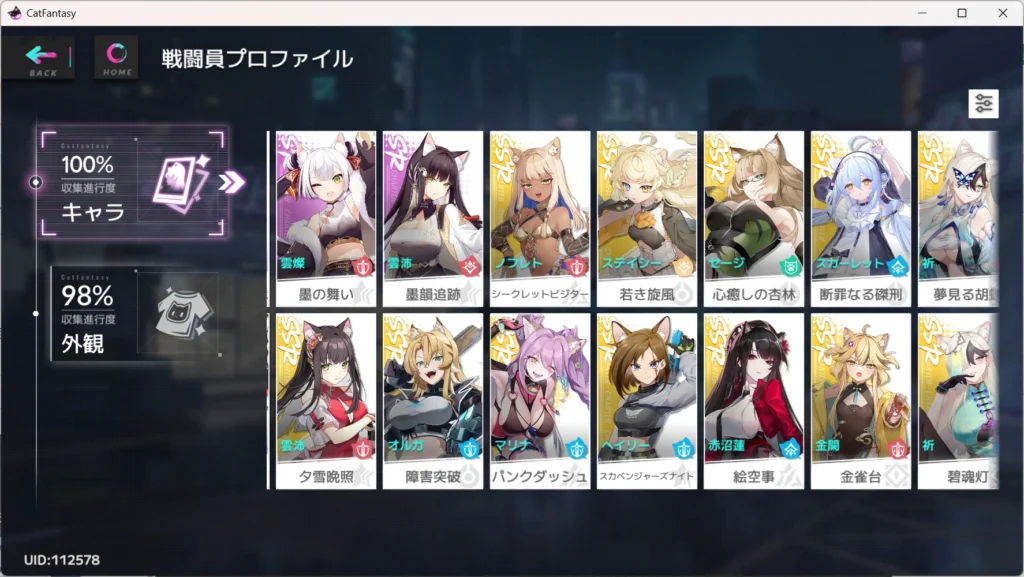Viewport: 1024px width, 577px height.
Task: View the 若き旋風 character card
Action: [x=647, y=219]
